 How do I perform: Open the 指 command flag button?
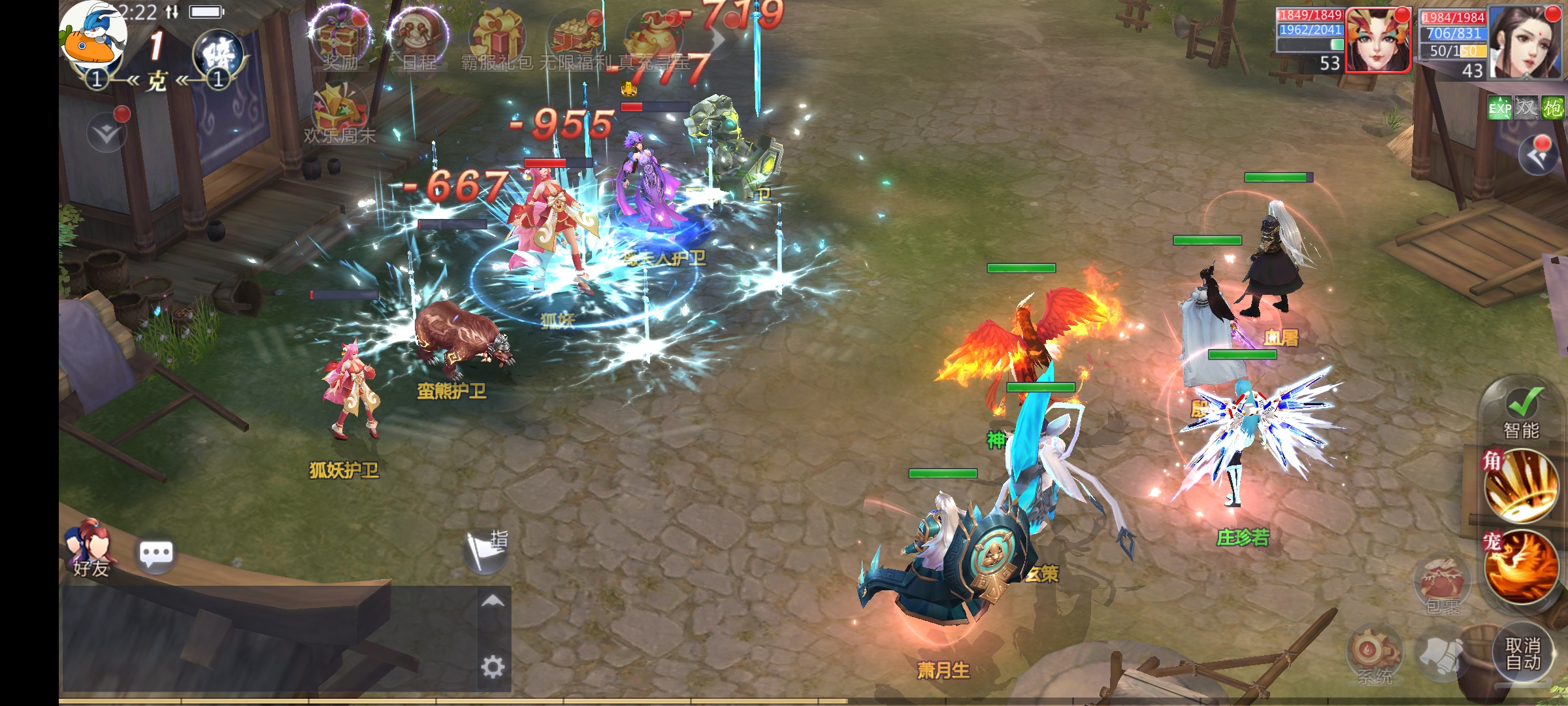[x=485, y=550]
